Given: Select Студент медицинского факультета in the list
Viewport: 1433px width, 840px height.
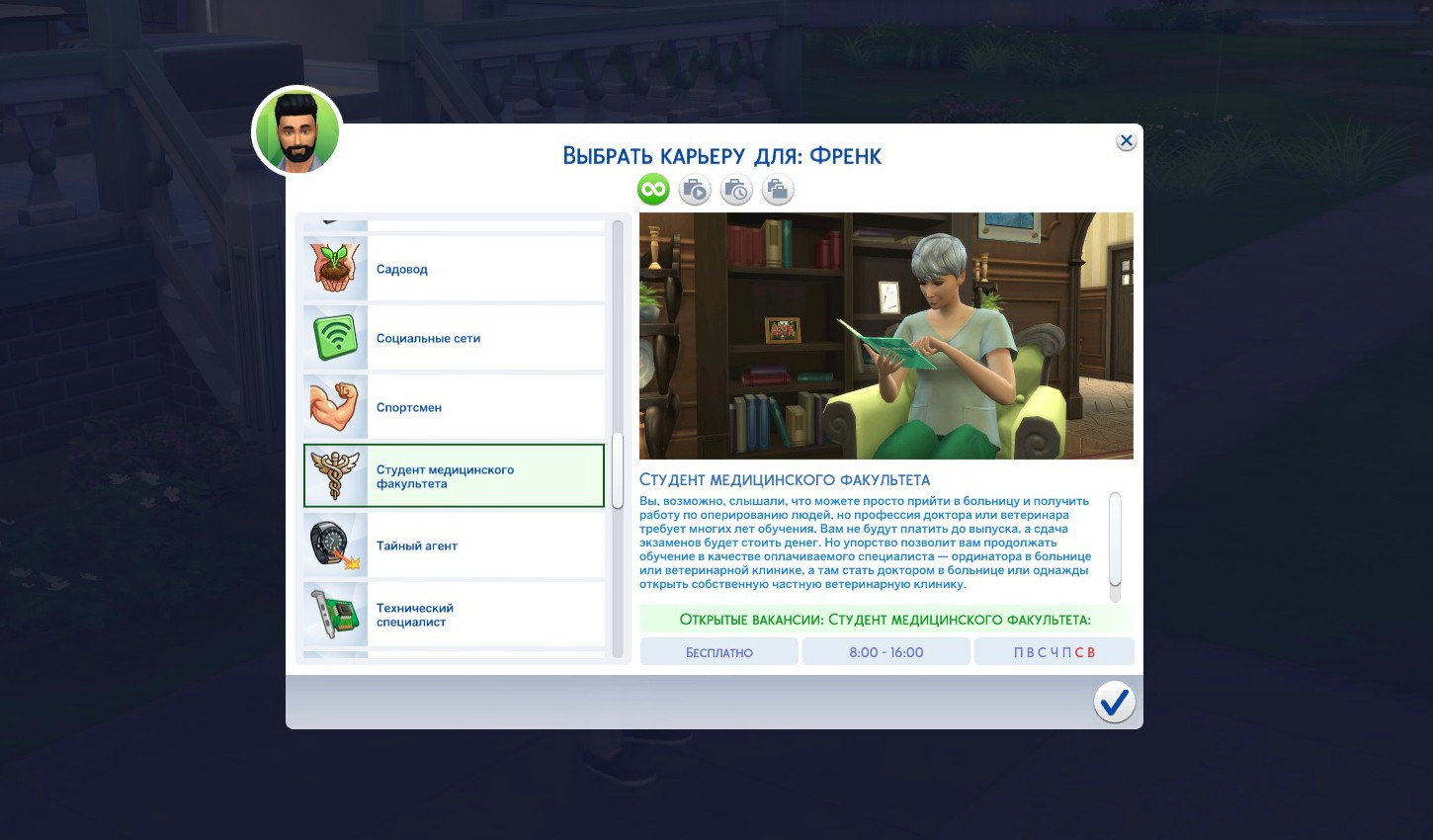Looking at the screenshot, I should click(455, 476).
